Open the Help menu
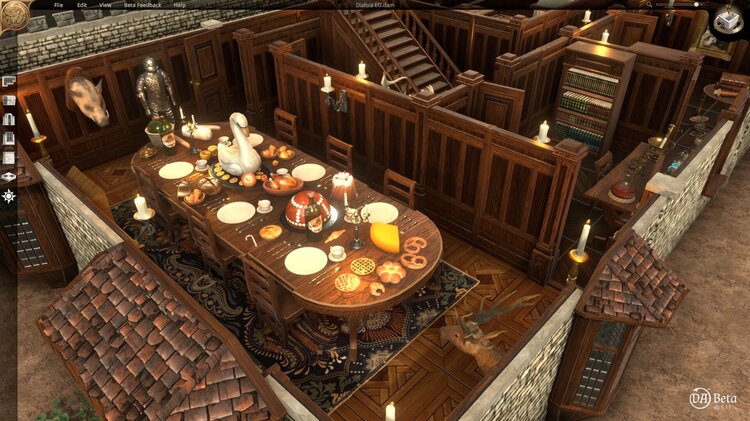The image size is (750, 421). pos(179,5)
